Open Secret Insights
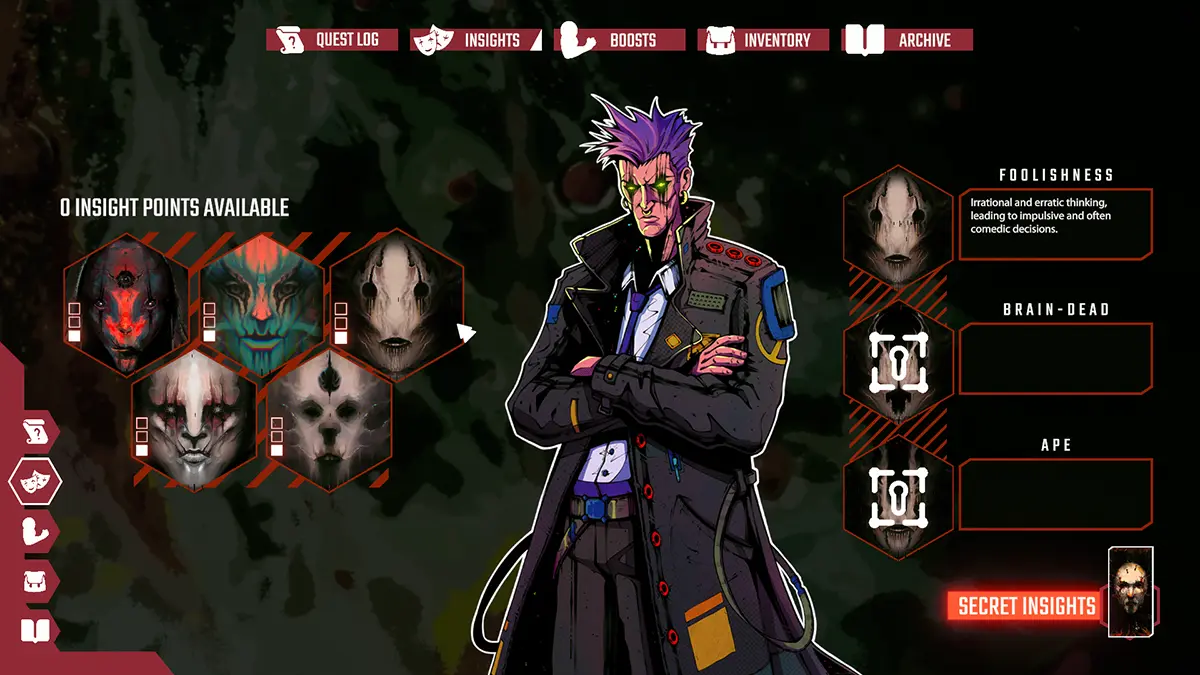The image size is (1200, 675). (1026, 605)
